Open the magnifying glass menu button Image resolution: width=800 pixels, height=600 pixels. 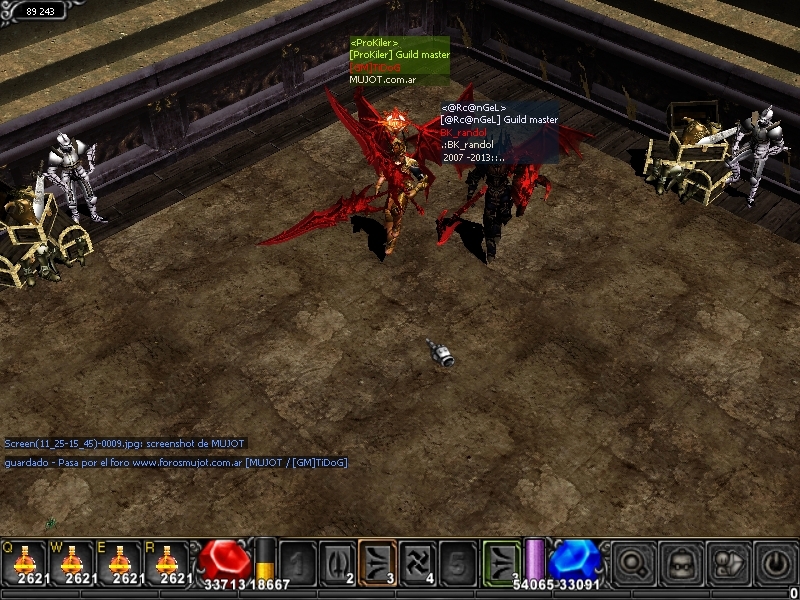[x=633, y=562]
